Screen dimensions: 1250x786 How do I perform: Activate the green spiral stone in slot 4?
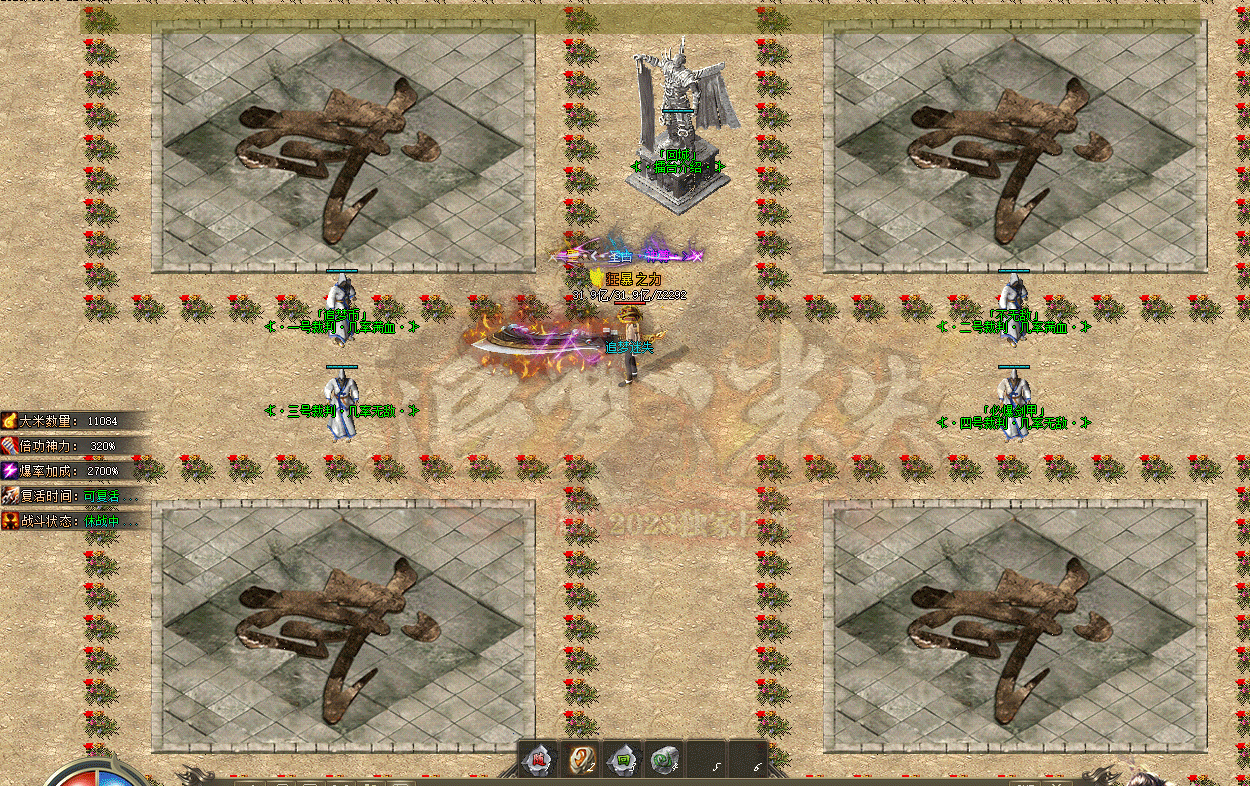(662, 759)
